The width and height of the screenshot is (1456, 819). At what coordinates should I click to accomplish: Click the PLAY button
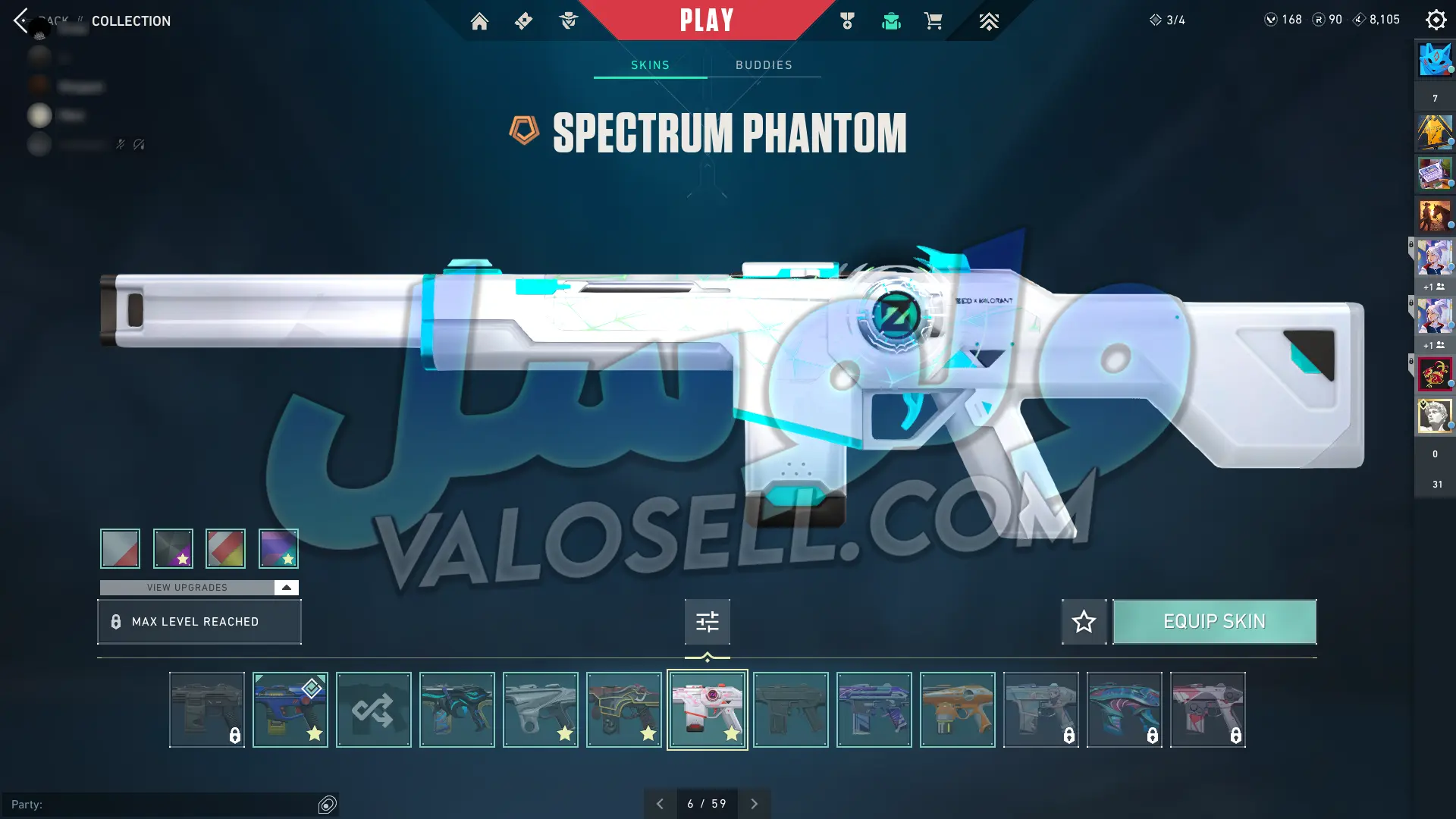706,20
